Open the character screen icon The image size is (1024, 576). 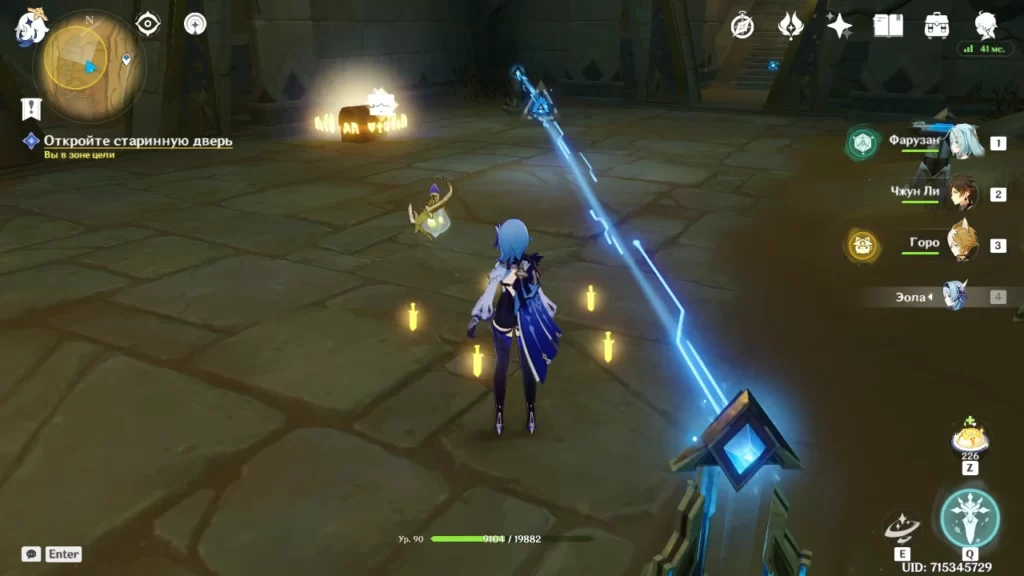[985, 25]
